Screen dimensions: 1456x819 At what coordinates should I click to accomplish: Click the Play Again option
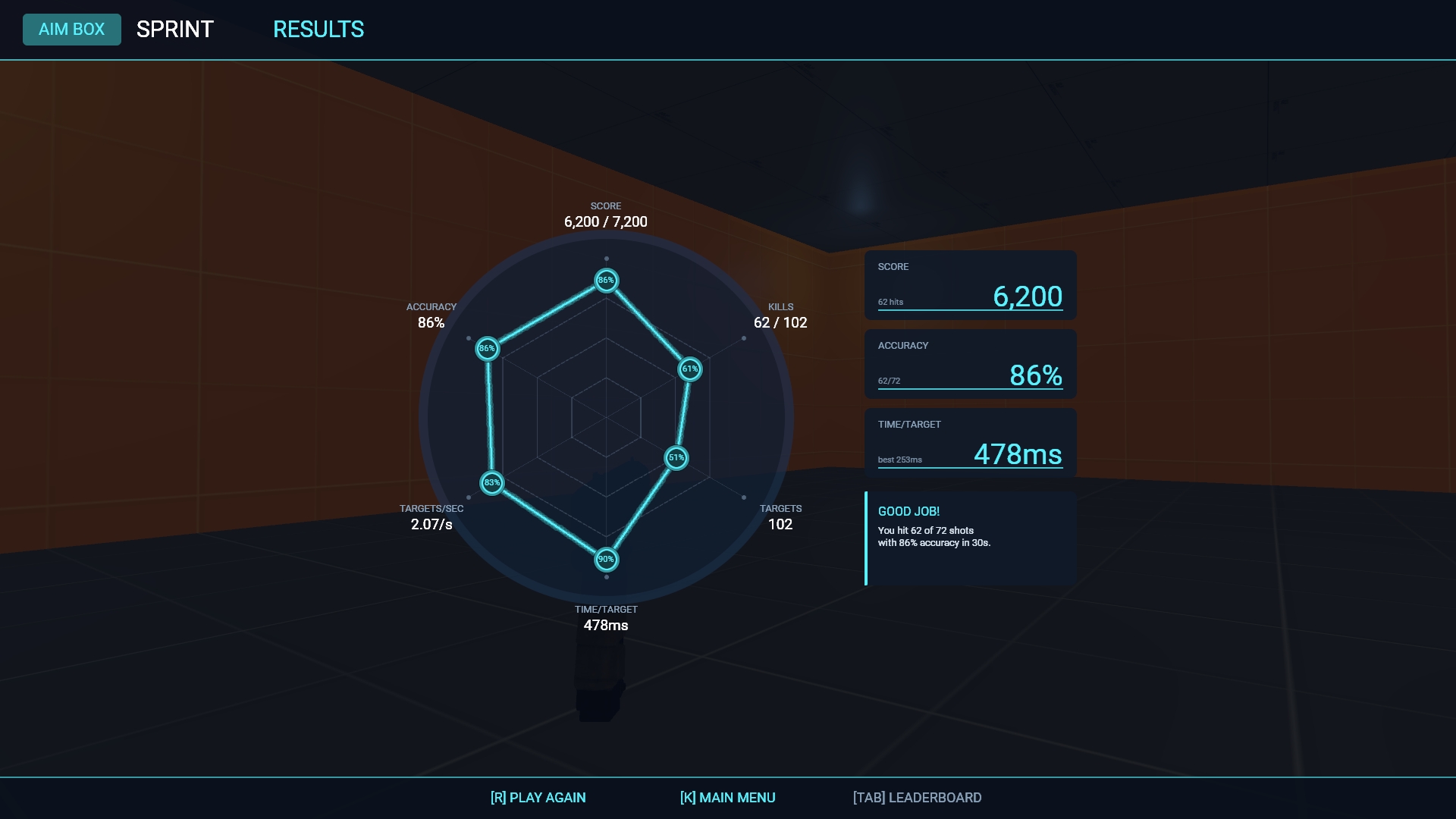tap(538, 798)
